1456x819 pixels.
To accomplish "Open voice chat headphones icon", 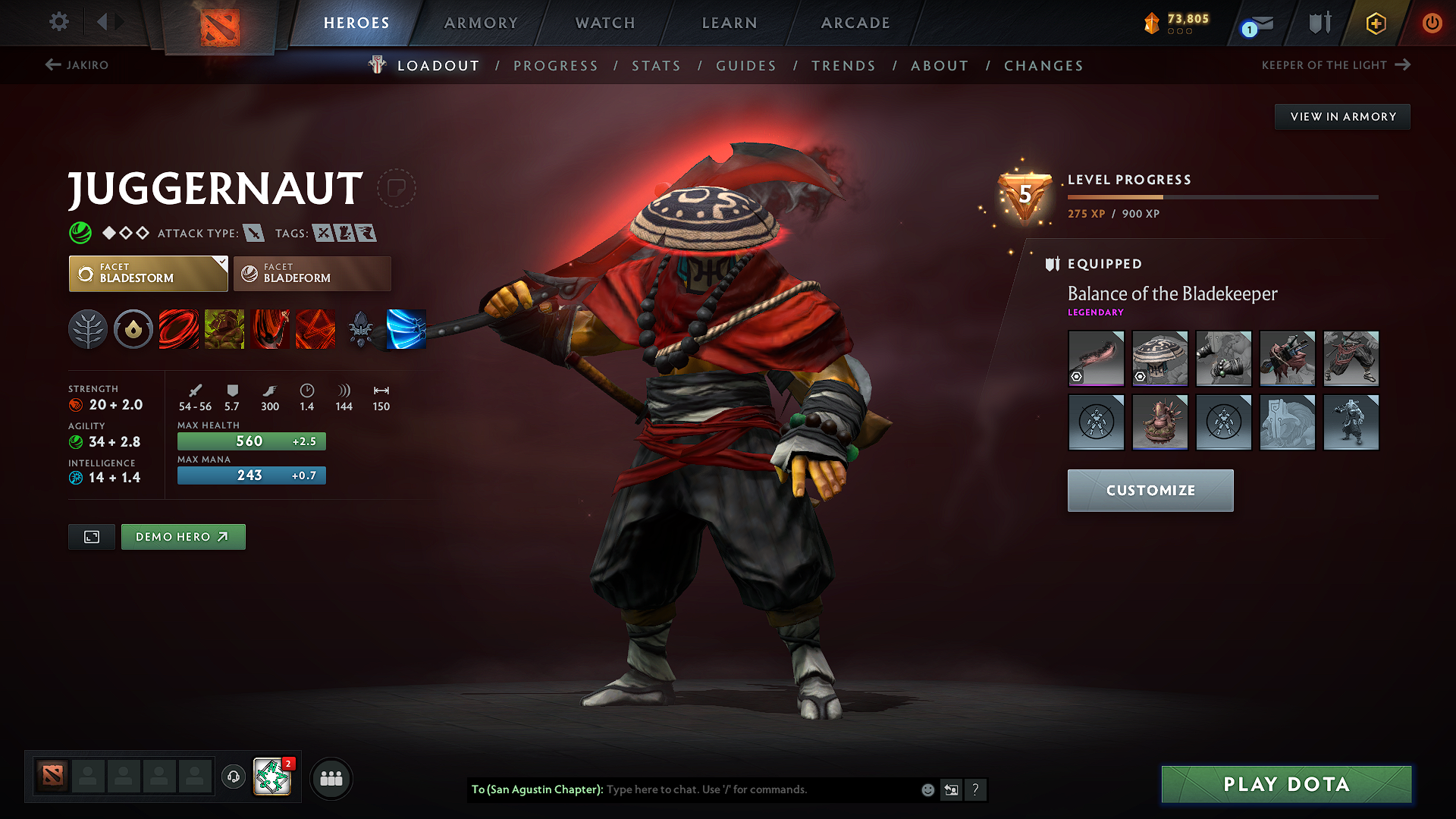I will [x=233, y=778].
